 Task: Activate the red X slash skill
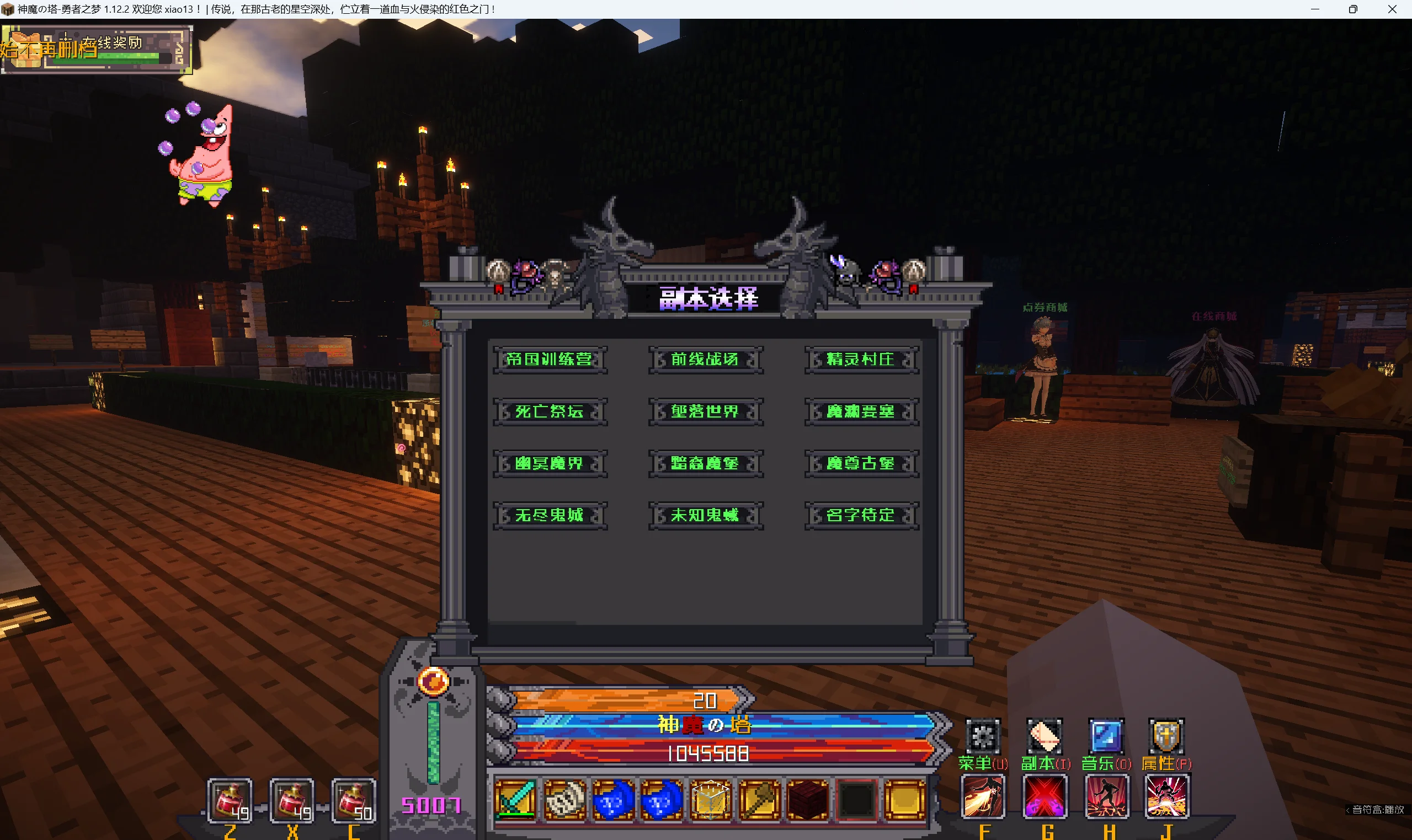(1045, 797)
